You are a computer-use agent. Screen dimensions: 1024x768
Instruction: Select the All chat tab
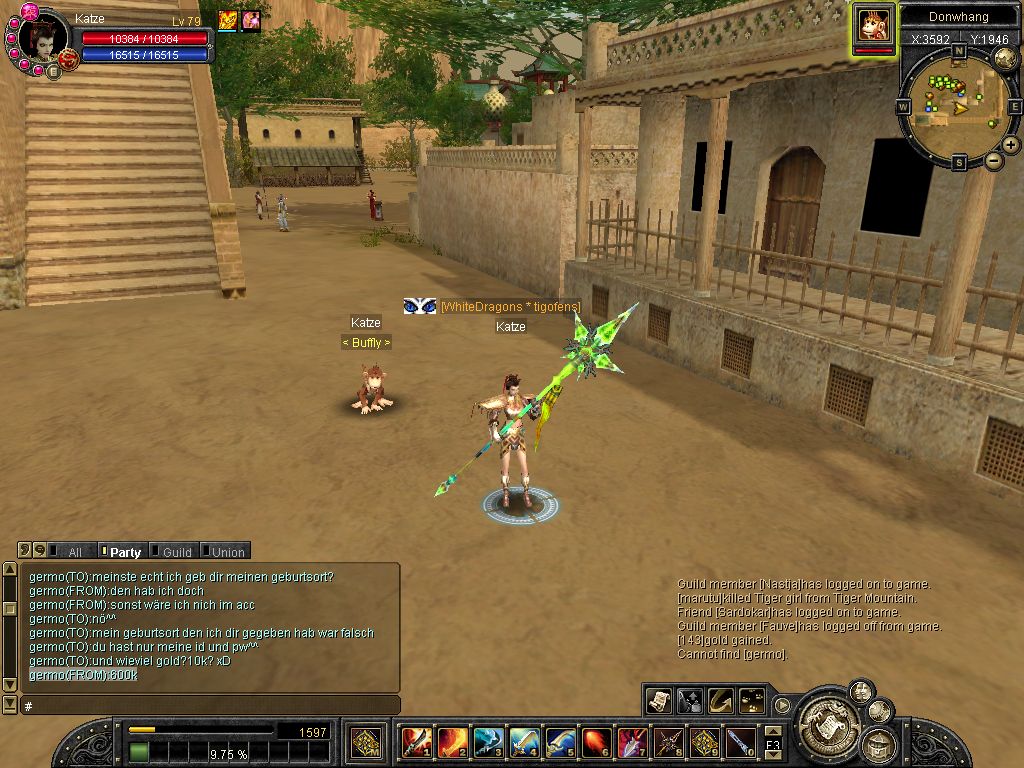(x=73, y=551)
